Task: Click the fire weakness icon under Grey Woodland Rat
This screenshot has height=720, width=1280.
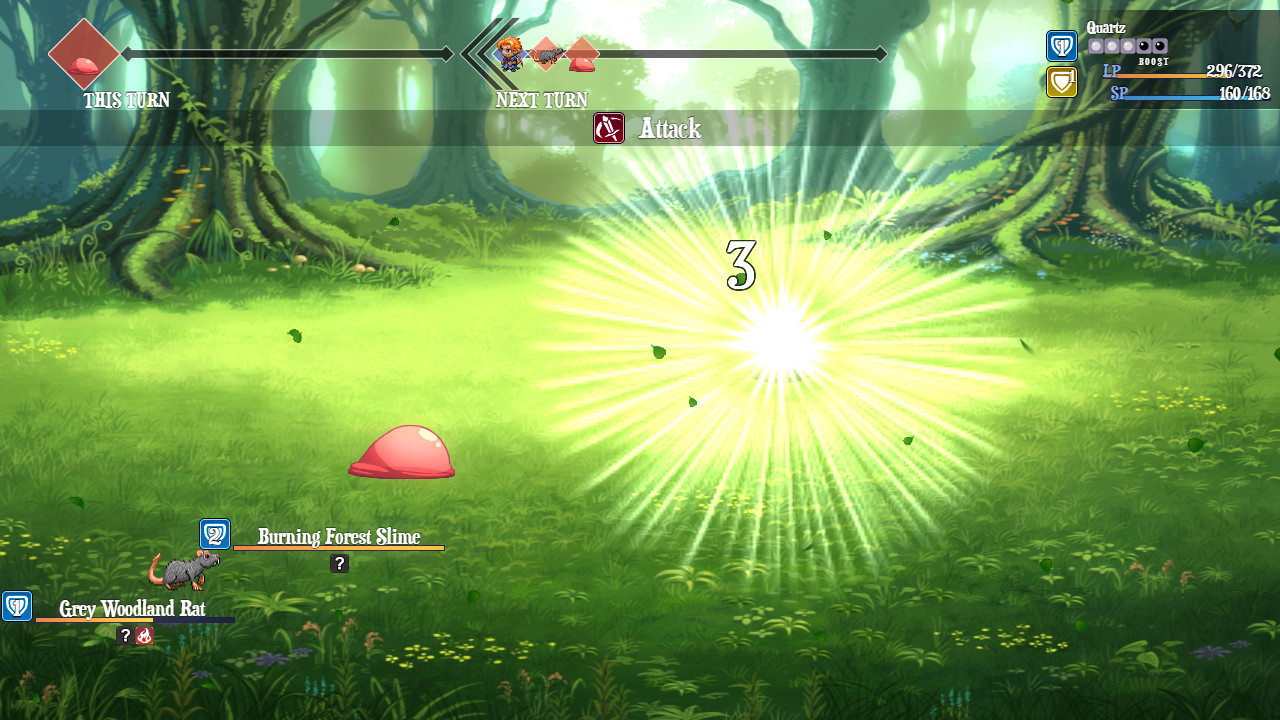Action: pos(144,634)
